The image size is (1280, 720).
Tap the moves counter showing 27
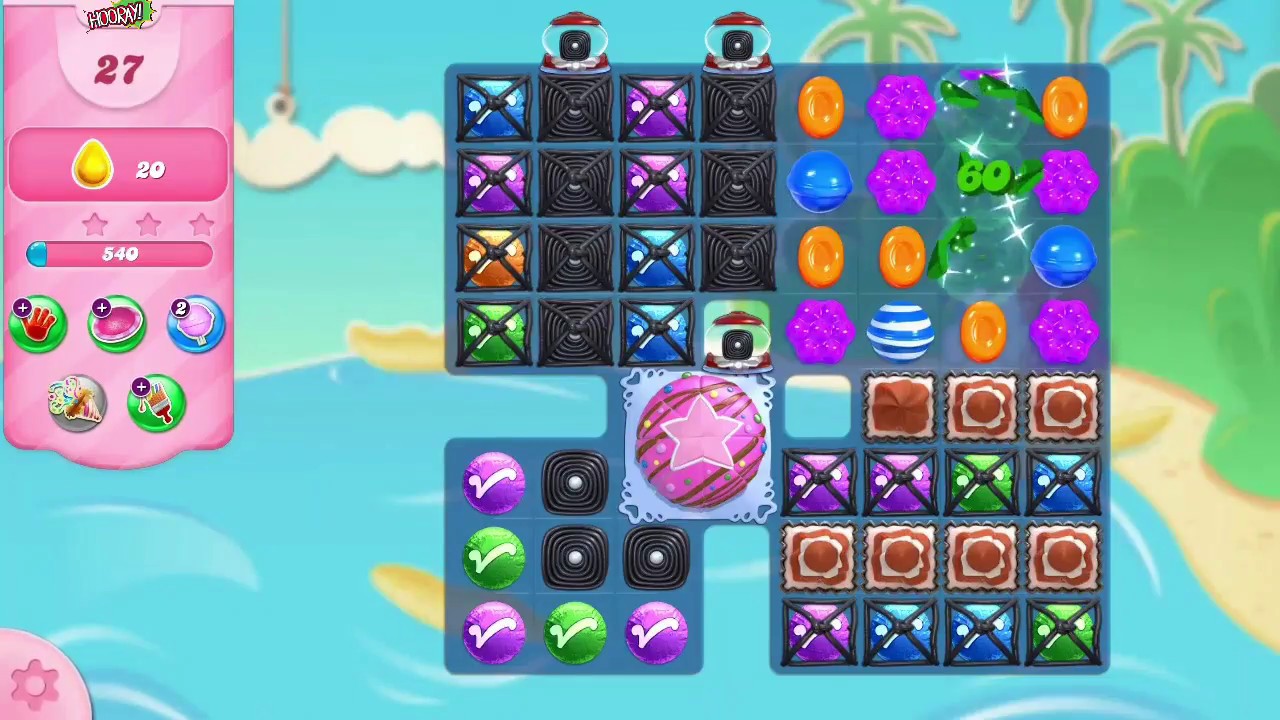(120, 70)
